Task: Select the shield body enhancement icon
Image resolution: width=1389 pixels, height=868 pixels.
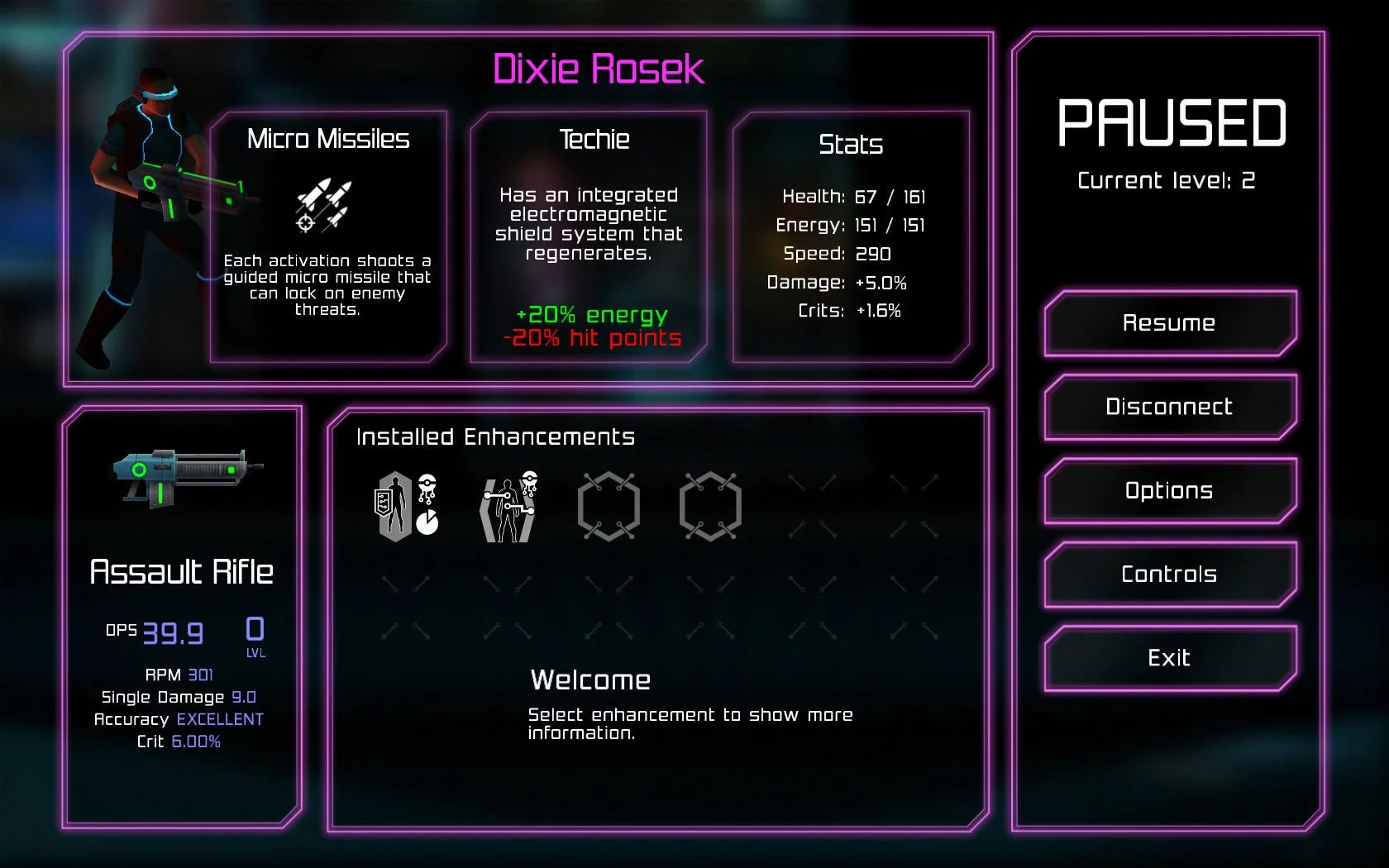Action: click(x=406, y=506)
